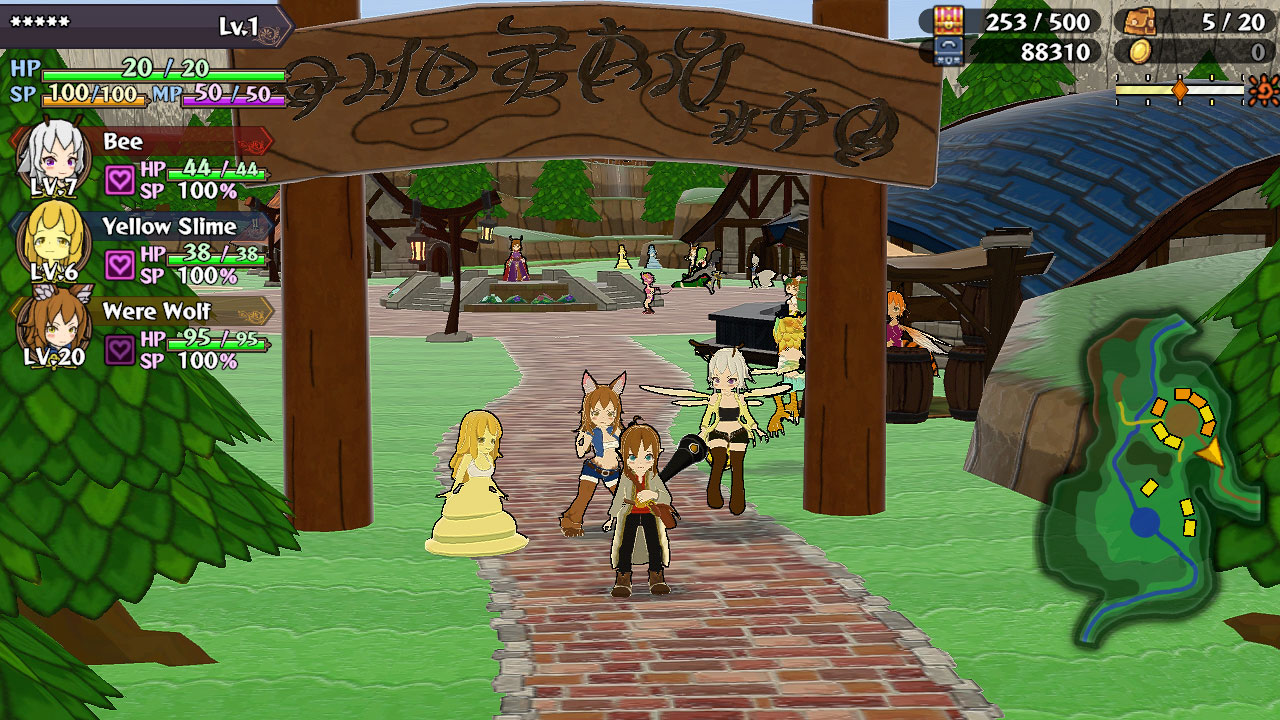Screen dimensions: 1280x720
Task: Select Bee's character portrait
Action: pyautogui.click(x=55, y=155)
